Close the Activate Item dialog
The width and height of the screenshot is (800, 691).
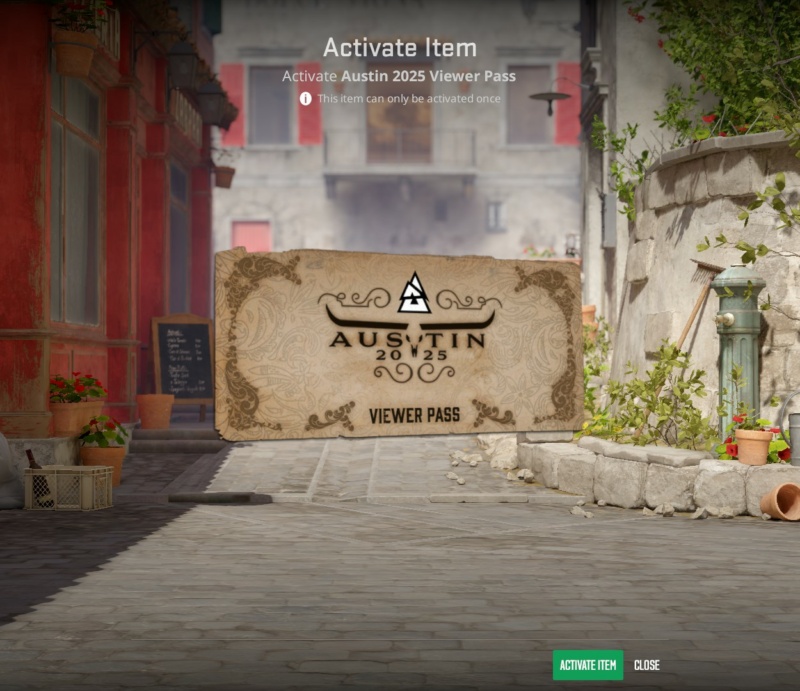coord(647,665)
